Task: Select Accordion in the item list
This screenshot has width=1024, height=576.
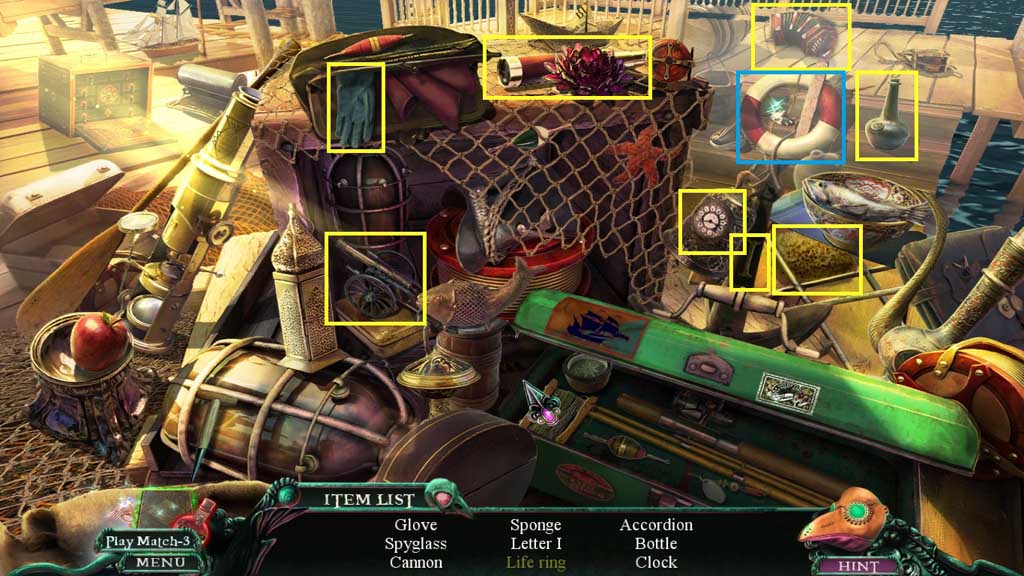Action: (656, 525)
